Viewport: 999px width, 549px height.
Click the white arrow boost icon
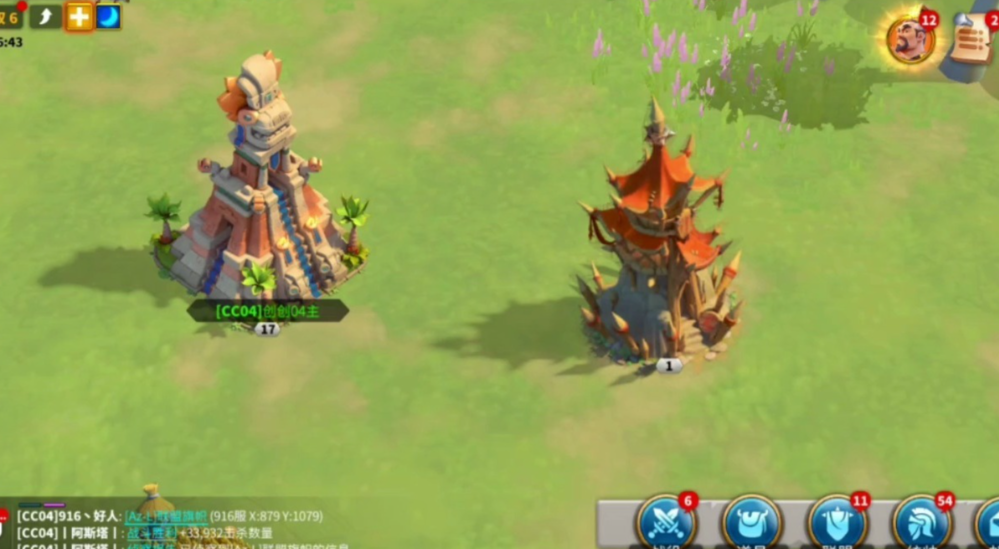point(46,16)
